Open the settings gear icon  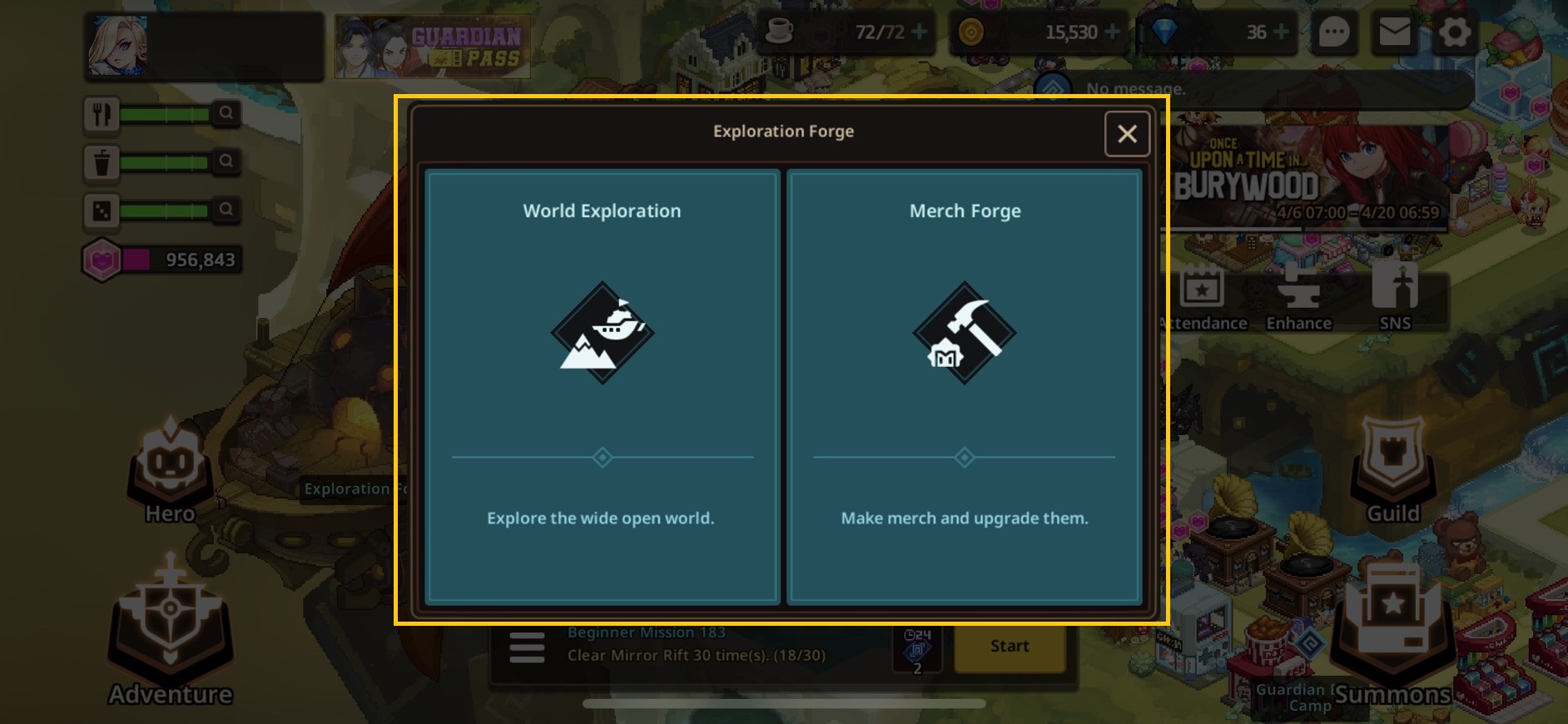coord(1454,33)
